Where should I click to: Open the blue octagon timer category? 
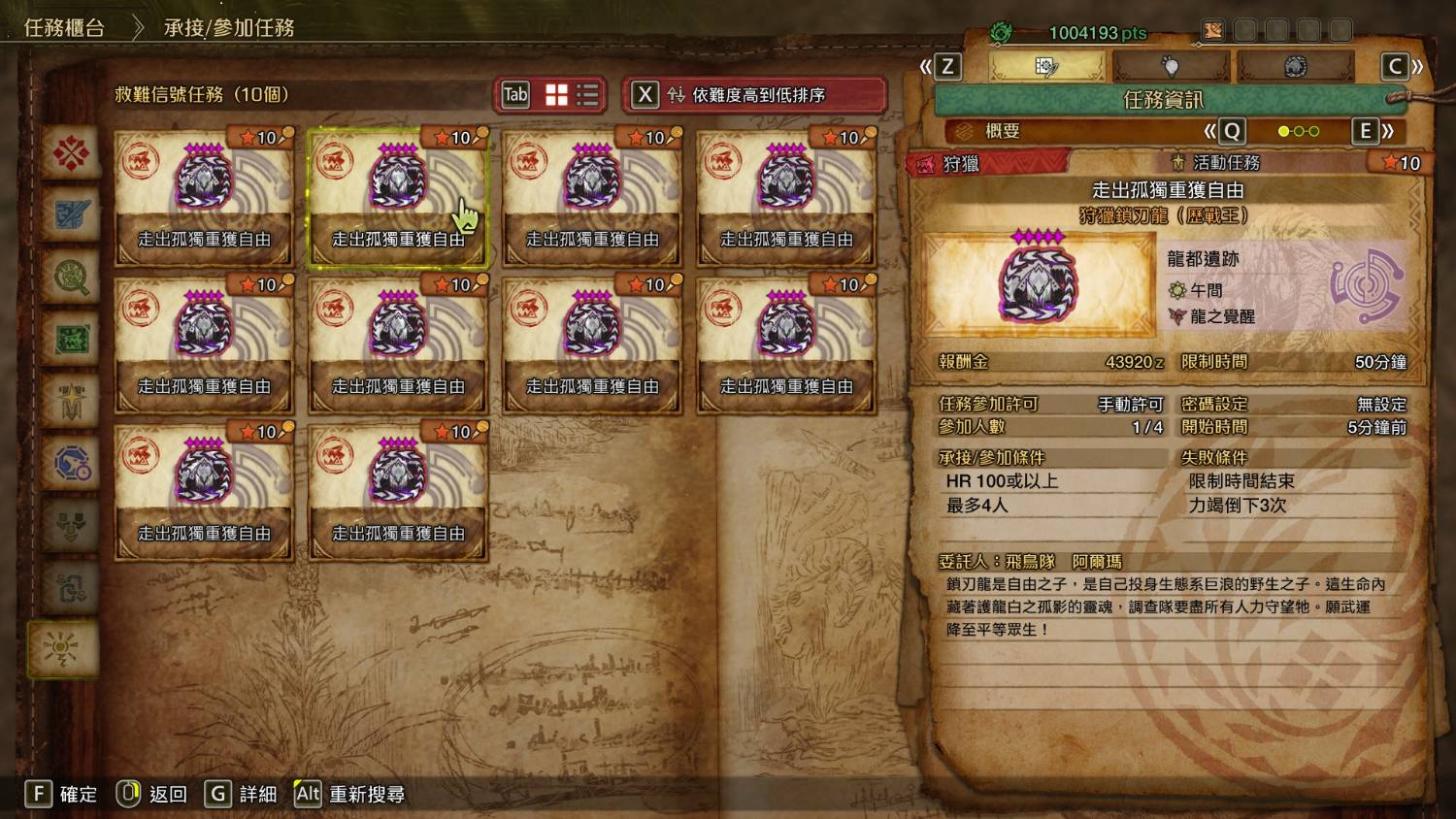point(71,464)
